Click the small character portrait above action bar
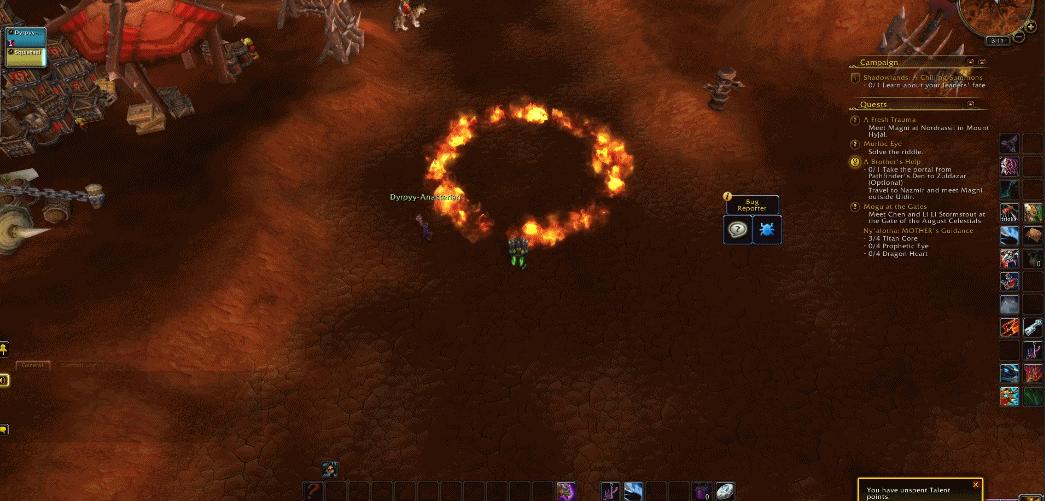This screenshot has width=1045, height=501. [x=329, y=470]
